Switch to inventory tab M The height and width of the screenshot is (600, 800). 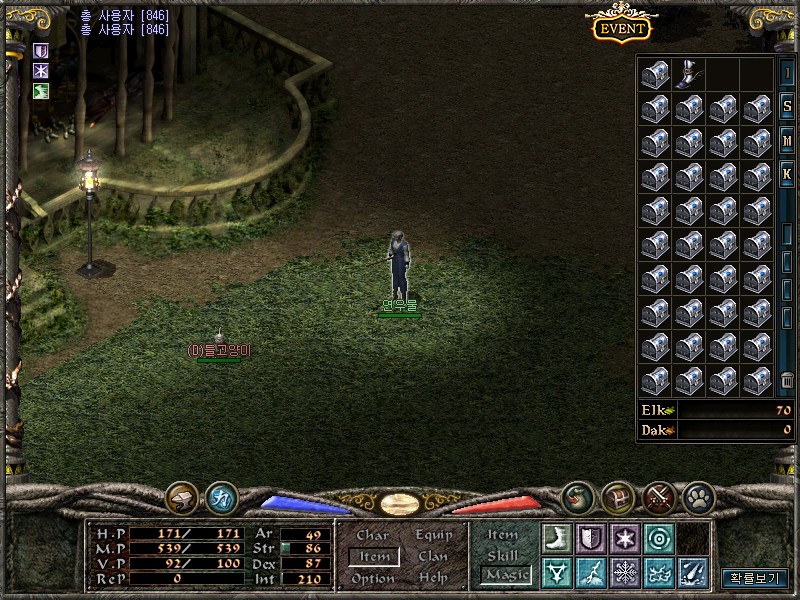[787, 140]
